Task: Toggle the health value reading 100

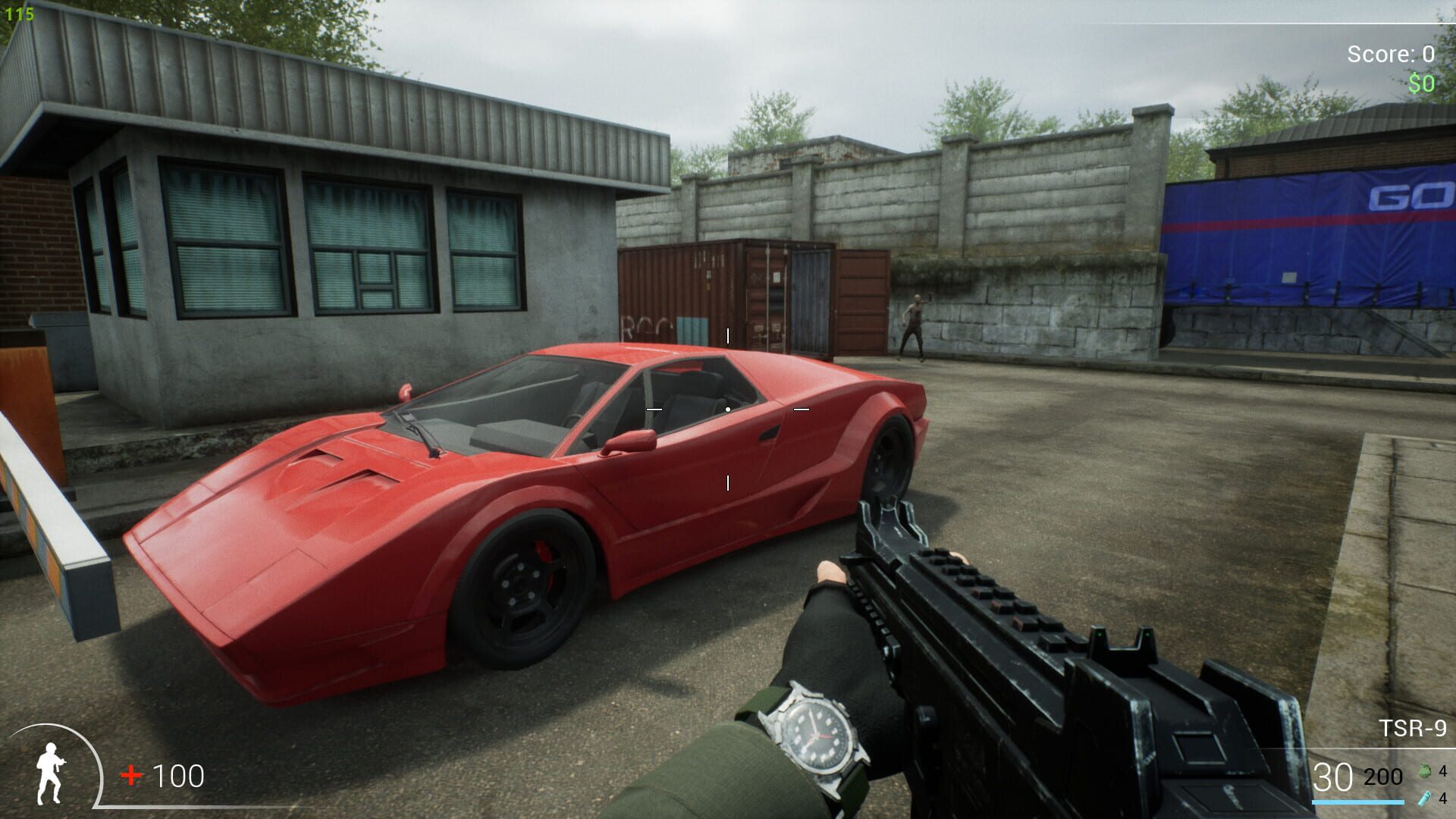Action: (x=178, y=775)
